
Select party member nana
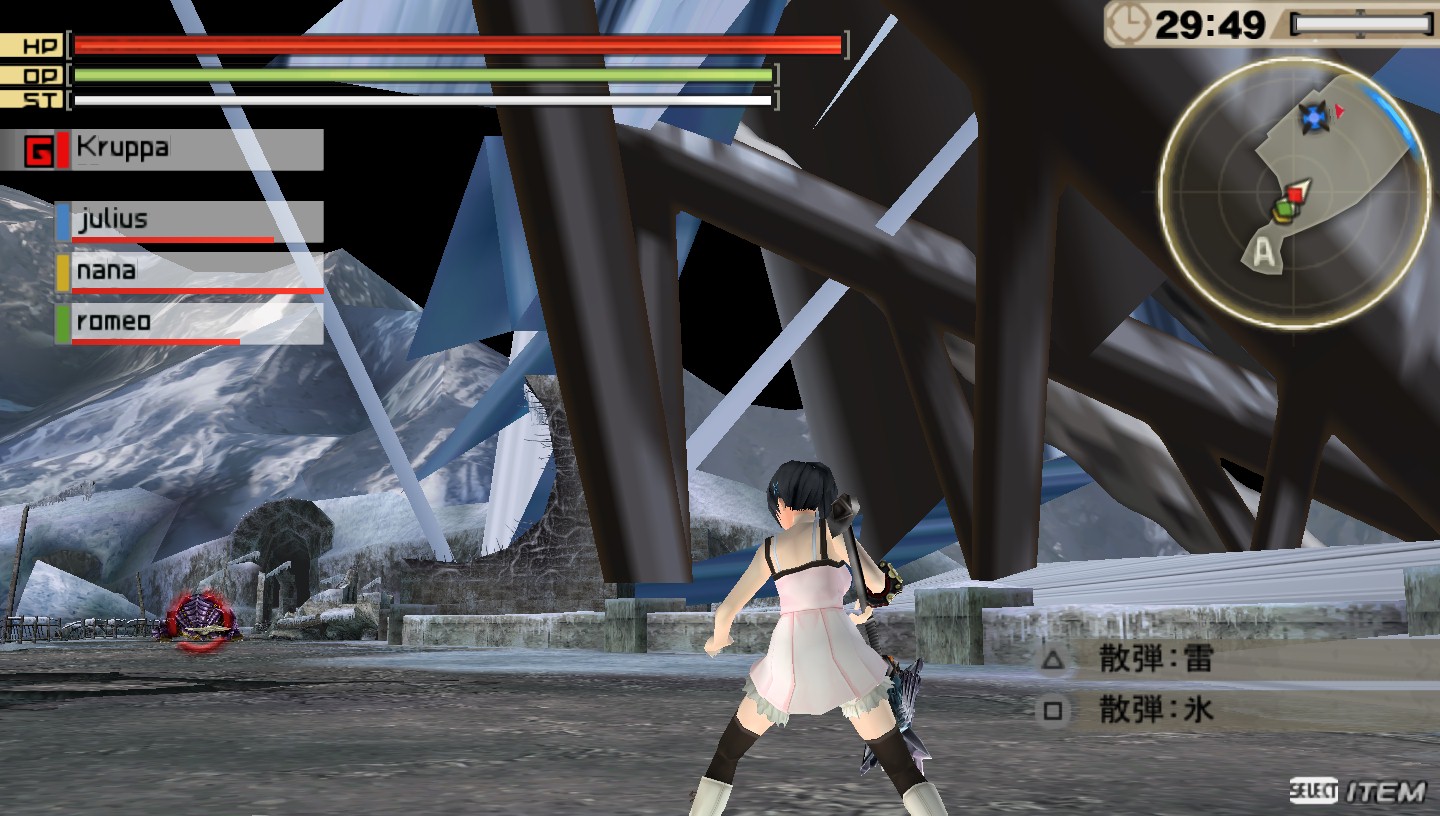click(x=190, y=272)
